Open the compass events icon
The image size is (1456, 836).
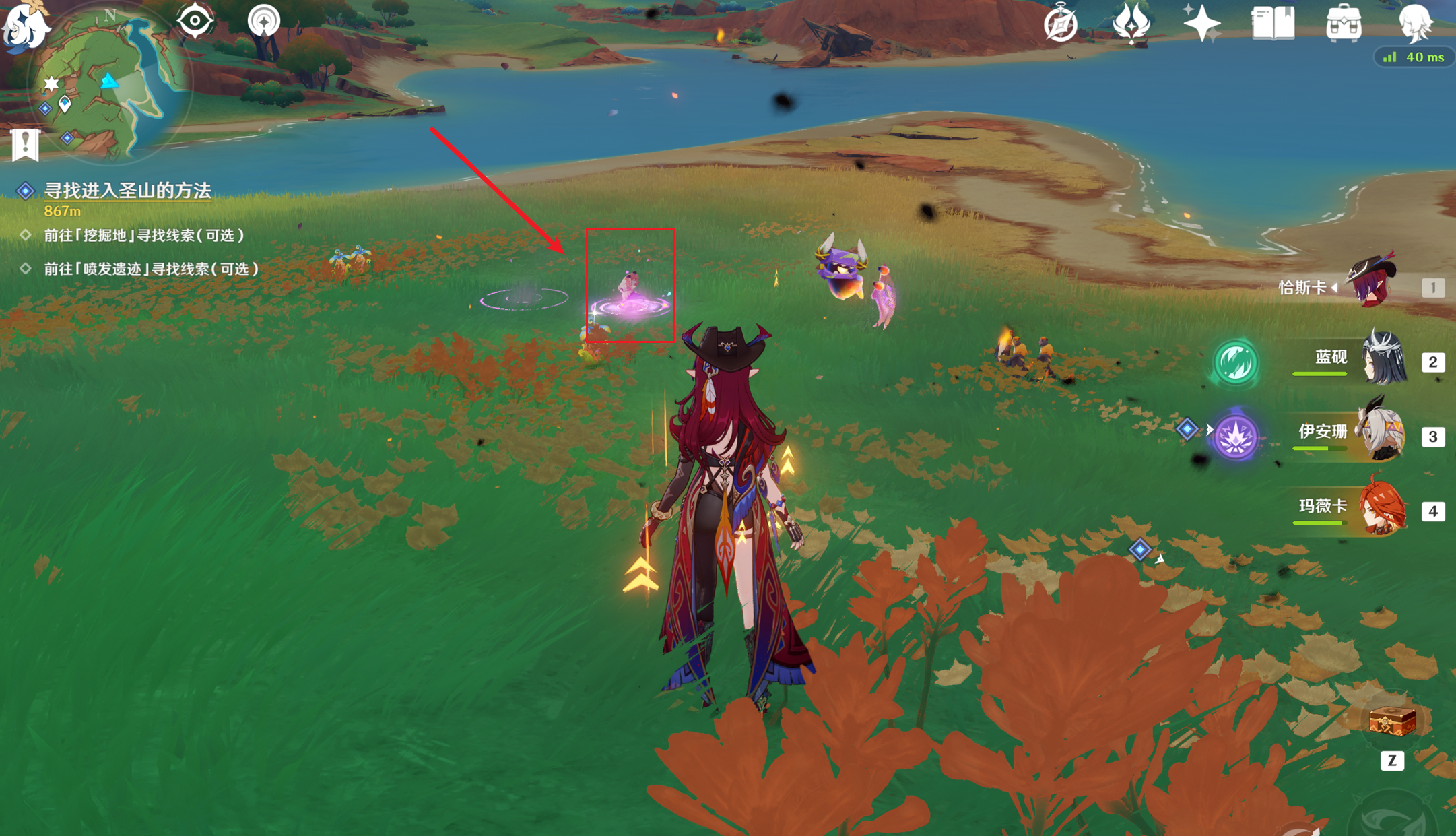click(x=1060, y=24)
